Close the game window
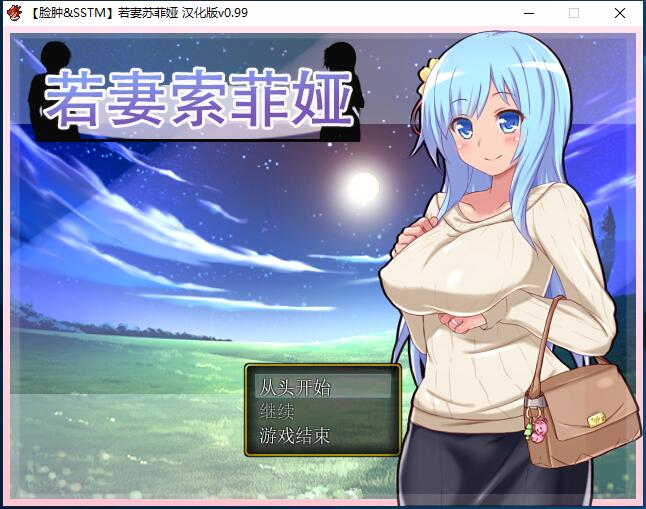Image resolution: width=646 pixels, height=509 pixels. 620,14
